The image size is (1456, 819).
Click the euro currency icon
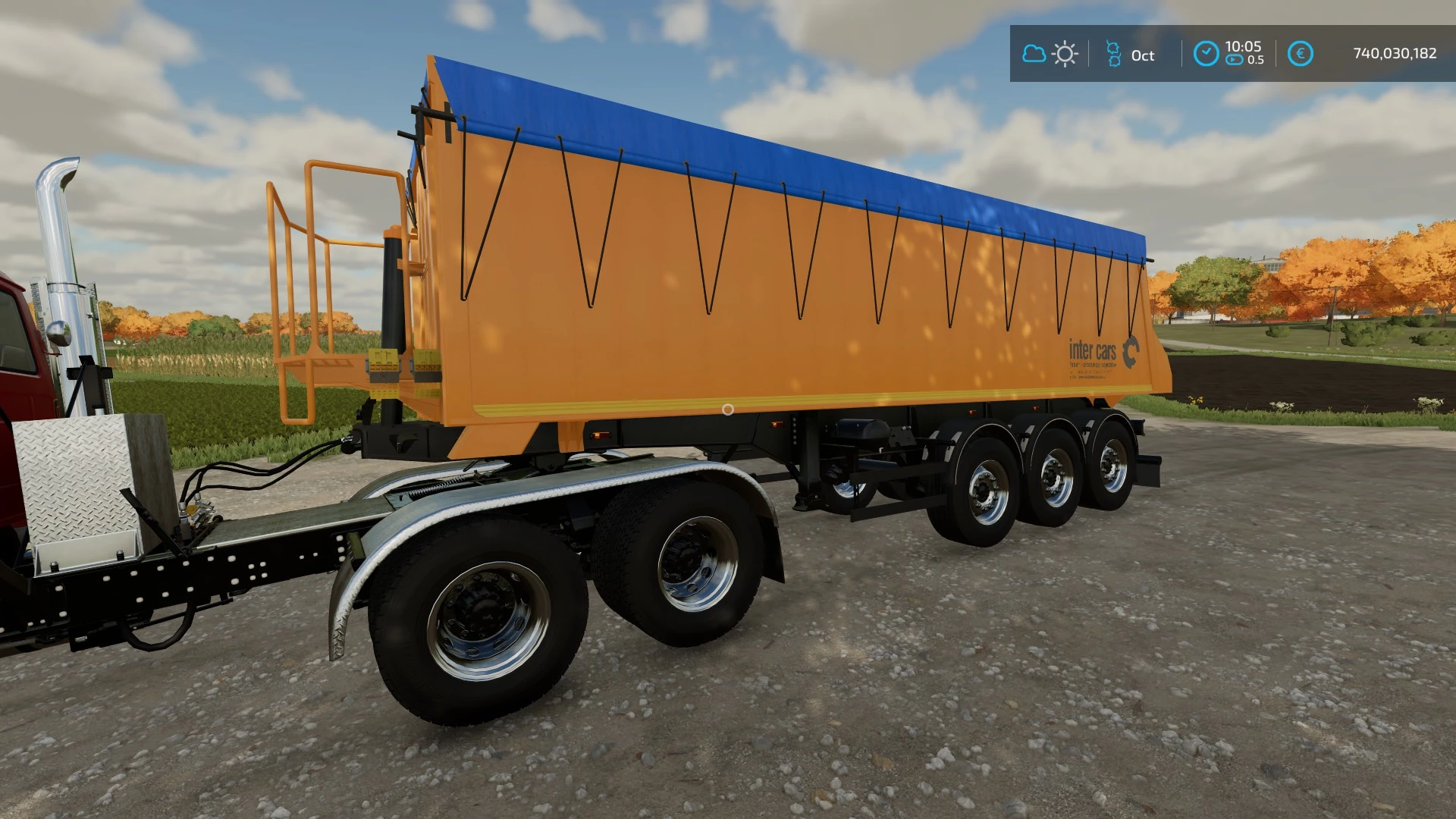click(1300, 53)
